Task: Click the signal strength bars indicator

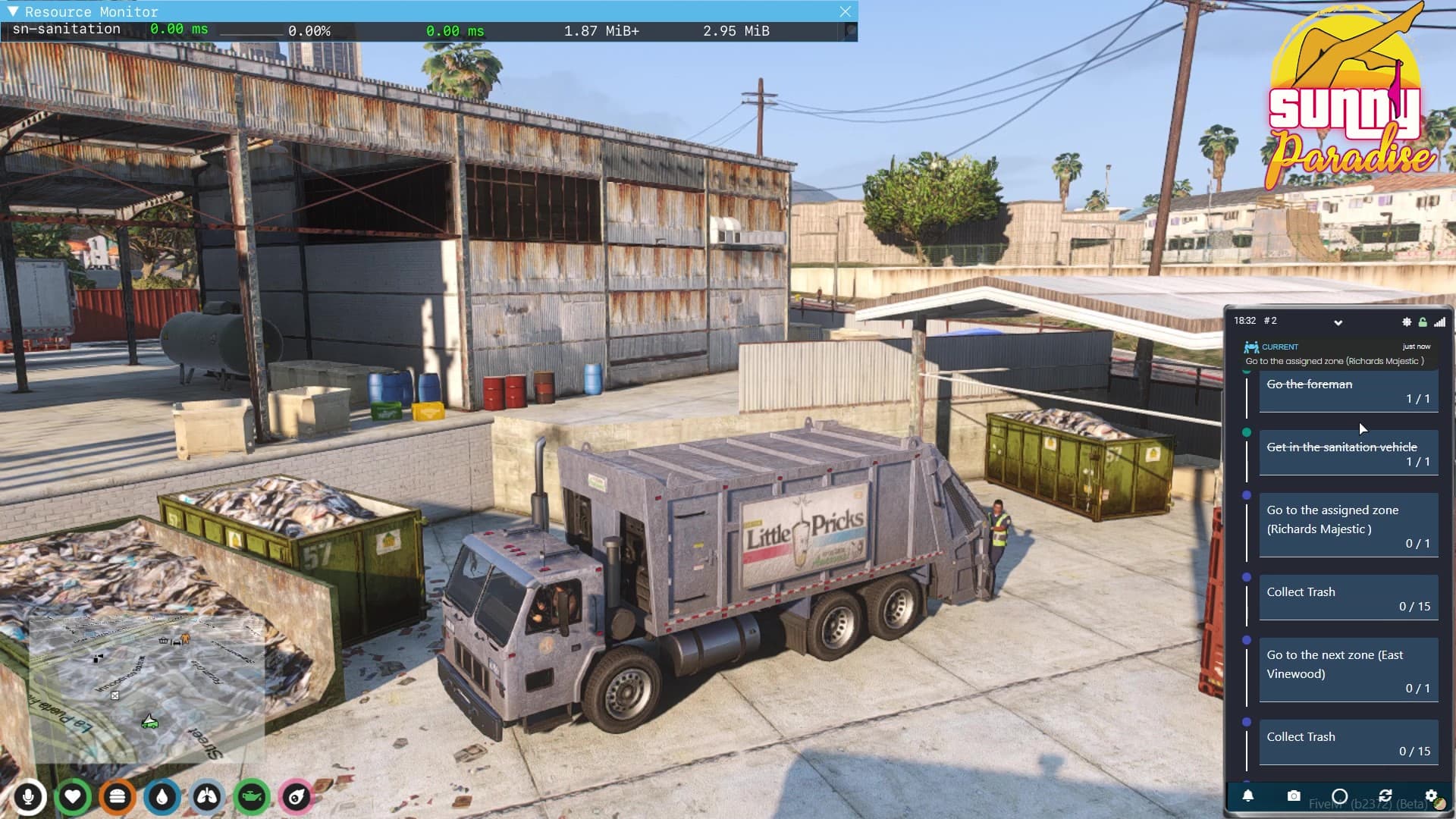Action: point(1440,322)
